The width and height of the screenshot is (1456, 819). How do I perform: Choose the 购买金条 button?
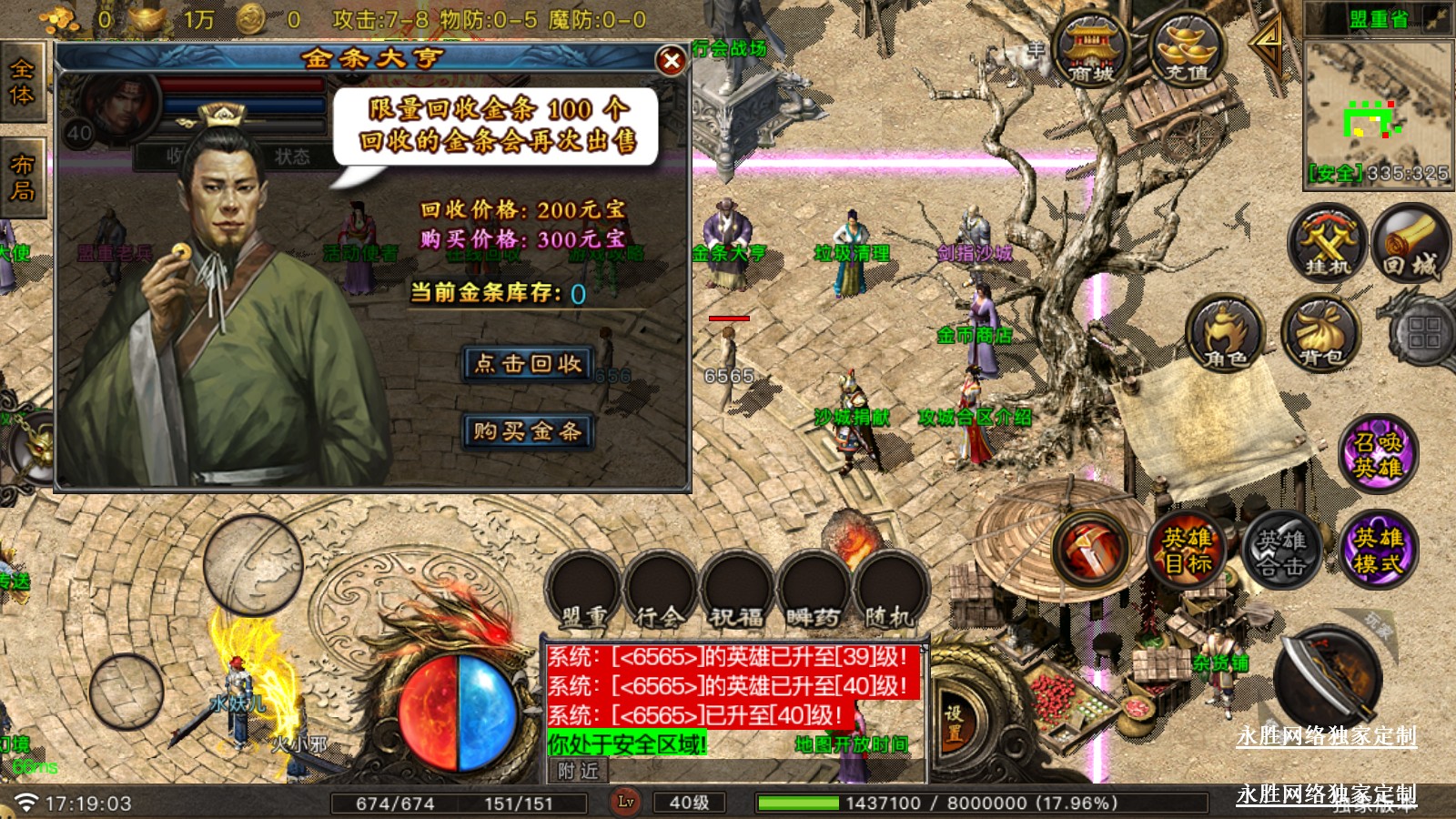[x=528, y=430]
